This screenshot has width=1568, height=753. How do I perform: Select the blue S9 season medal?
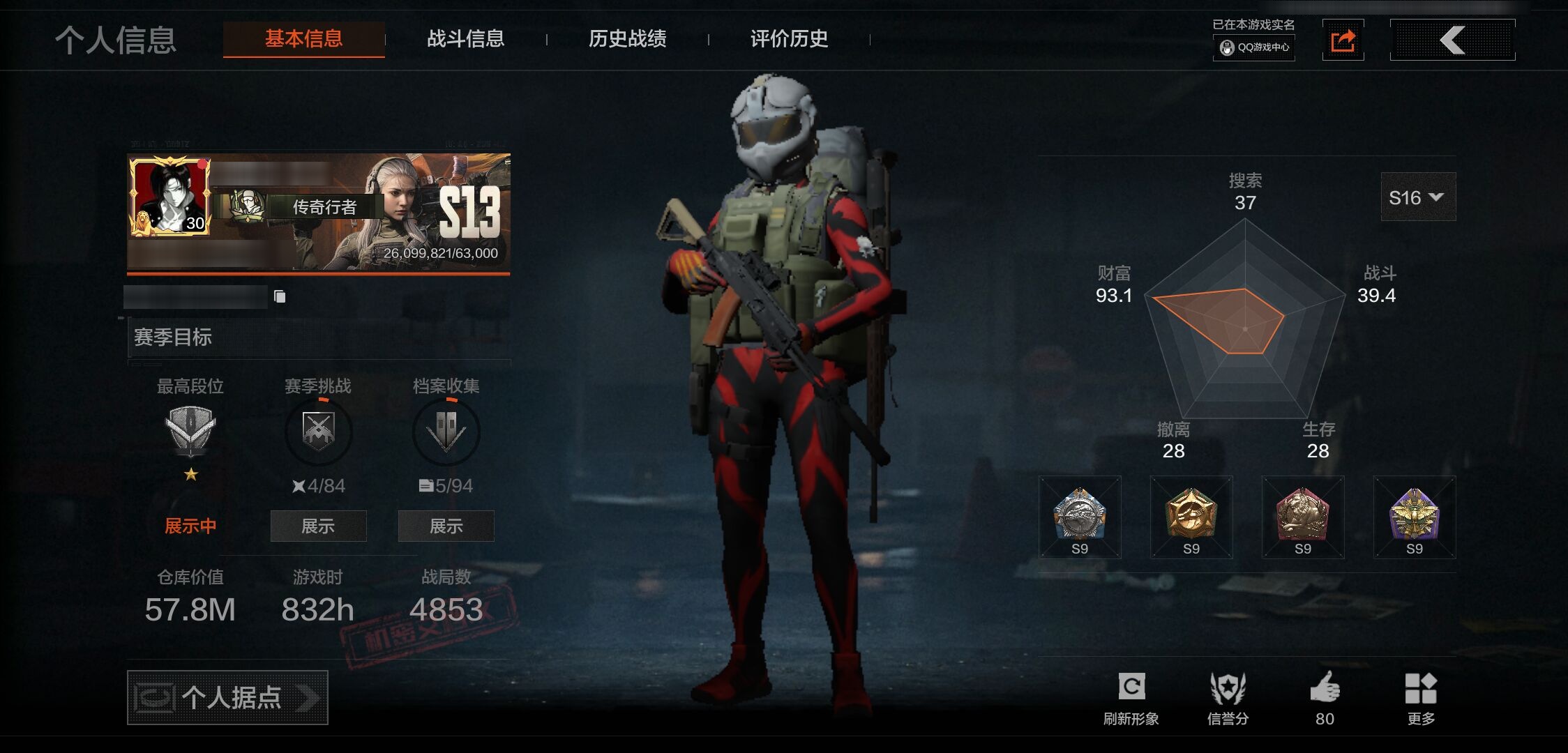tap(1079, 517)
